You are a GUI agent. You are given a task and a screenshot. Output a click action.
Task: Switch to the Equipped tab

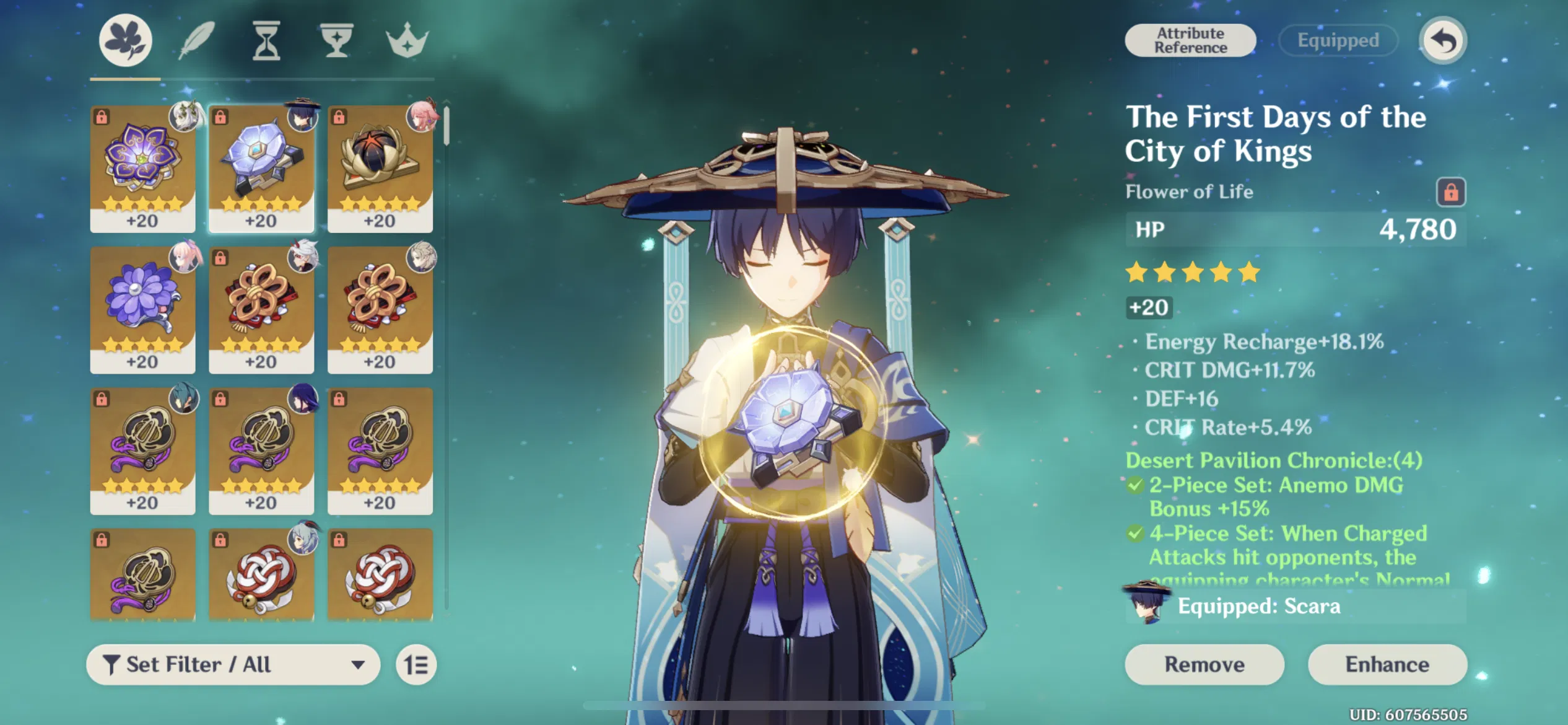(x=1338, y=40)
